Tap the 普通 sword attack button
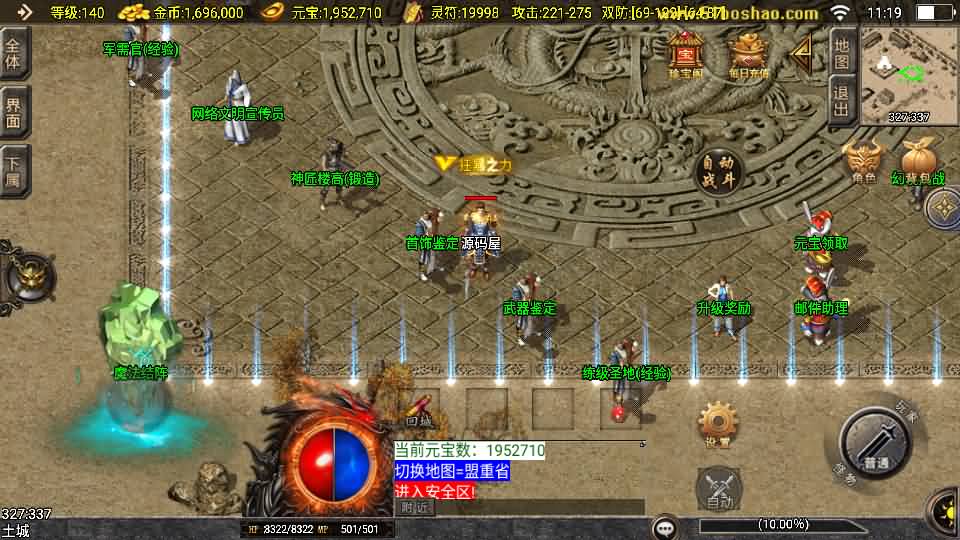Image resolution: width=960 pixels, height=540 pixels. [877, 446]
